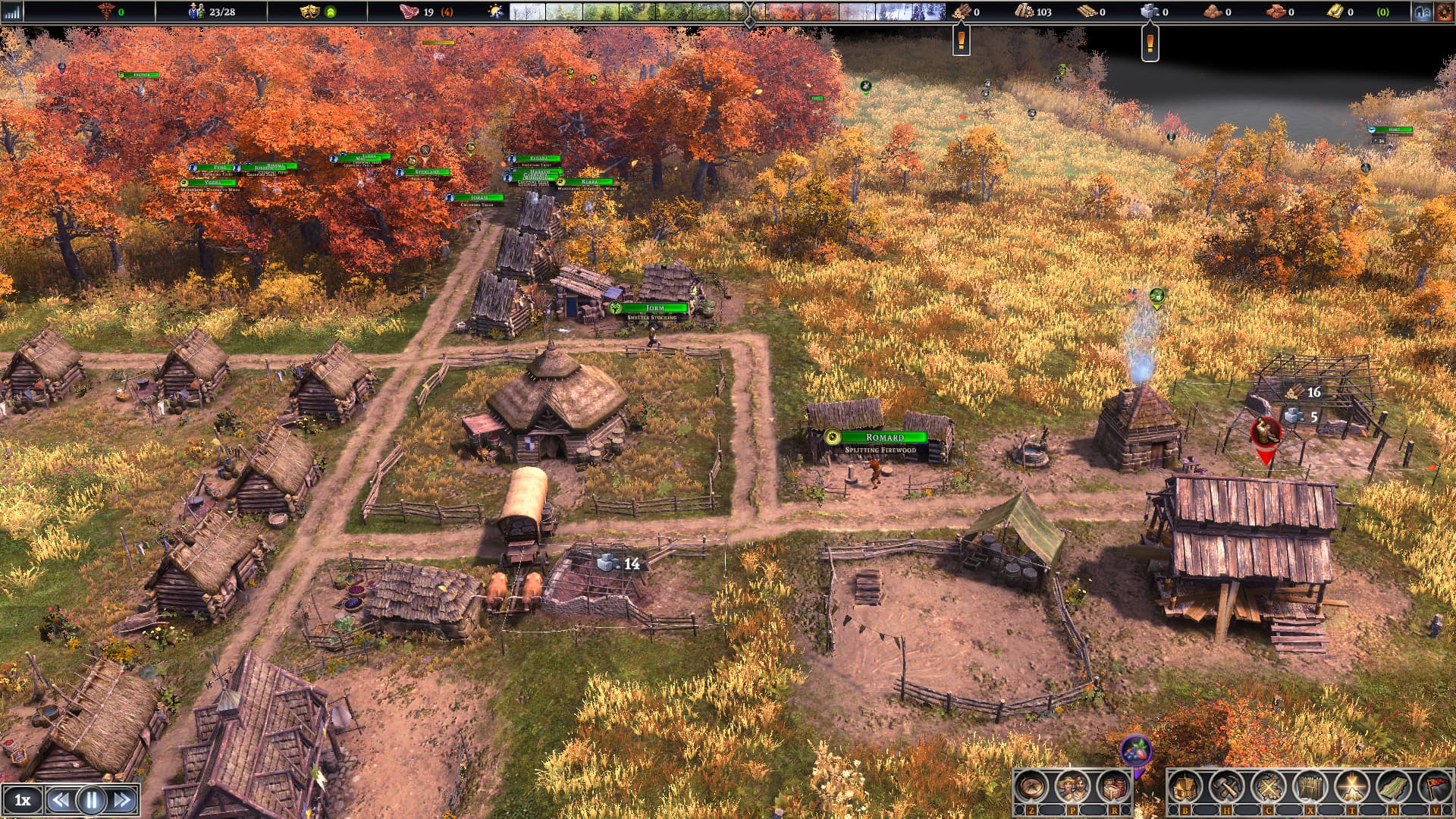Click the town buildings upgrade icon

point(1423,12)
